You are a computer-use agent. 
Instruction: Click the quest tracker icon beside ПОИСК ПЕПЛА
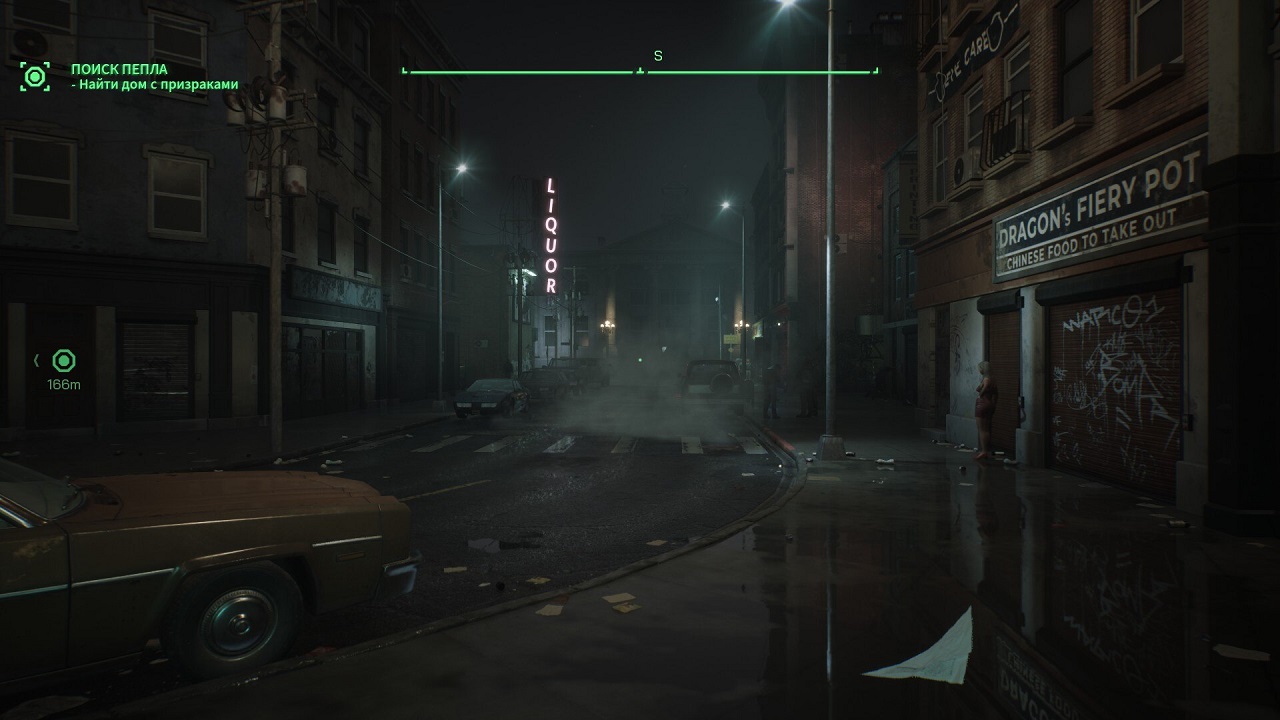pos(35,76)
